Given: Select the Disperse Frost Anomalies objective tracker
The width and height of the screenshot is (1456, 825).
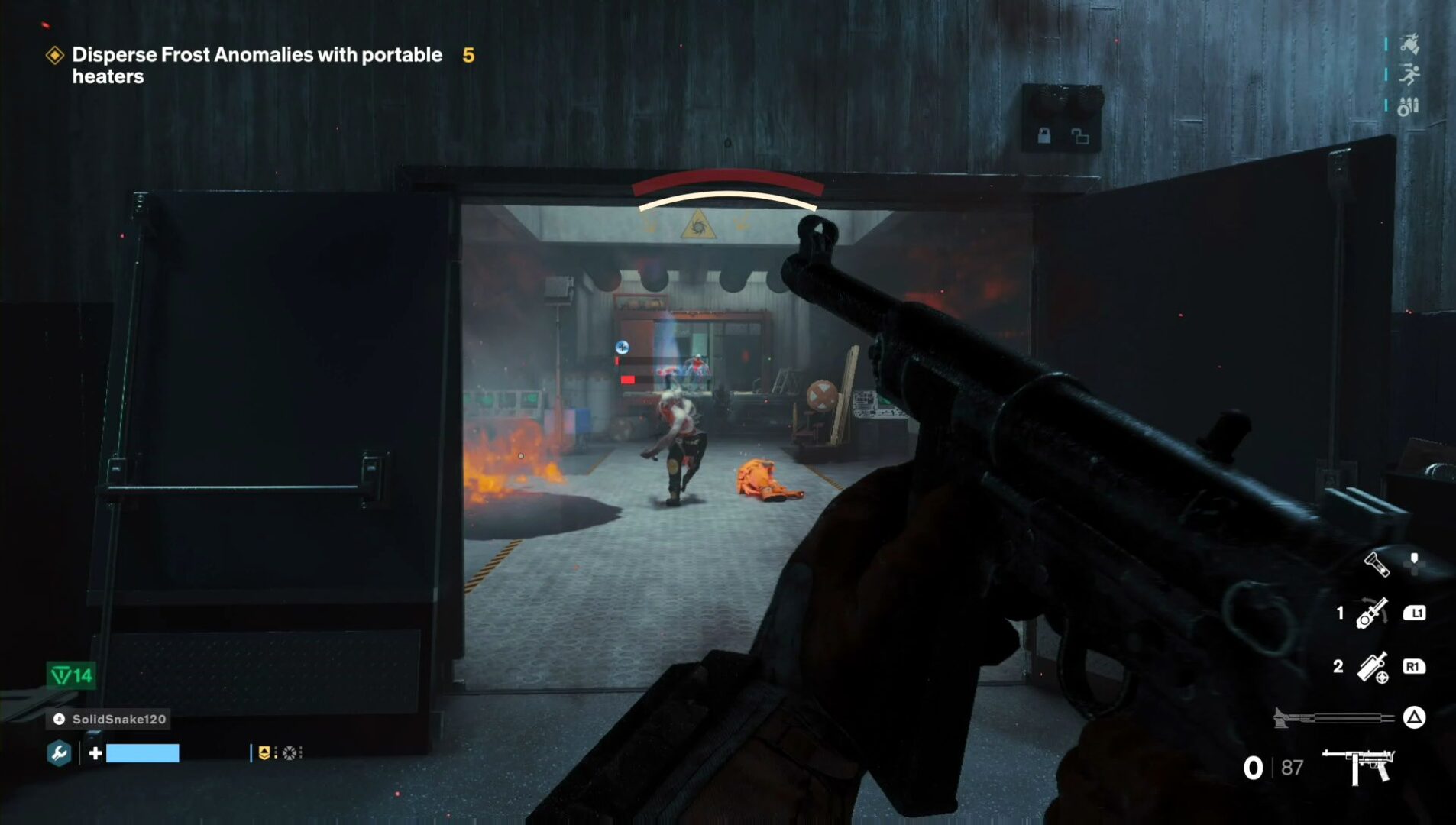Looking at the screenshot, I should (257, 65).
